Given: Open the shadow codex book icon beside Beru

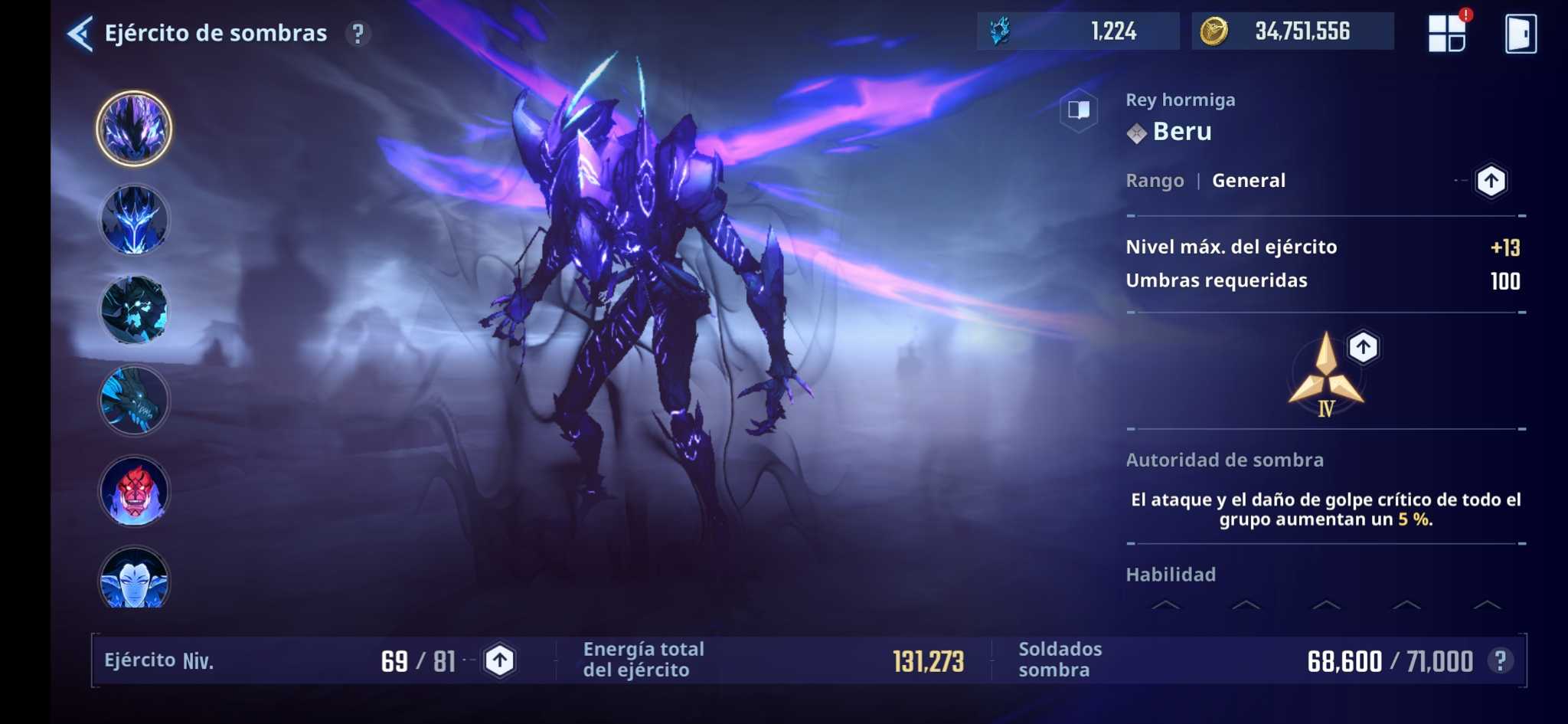Looking at the screenshot, I should [1079, 109].
